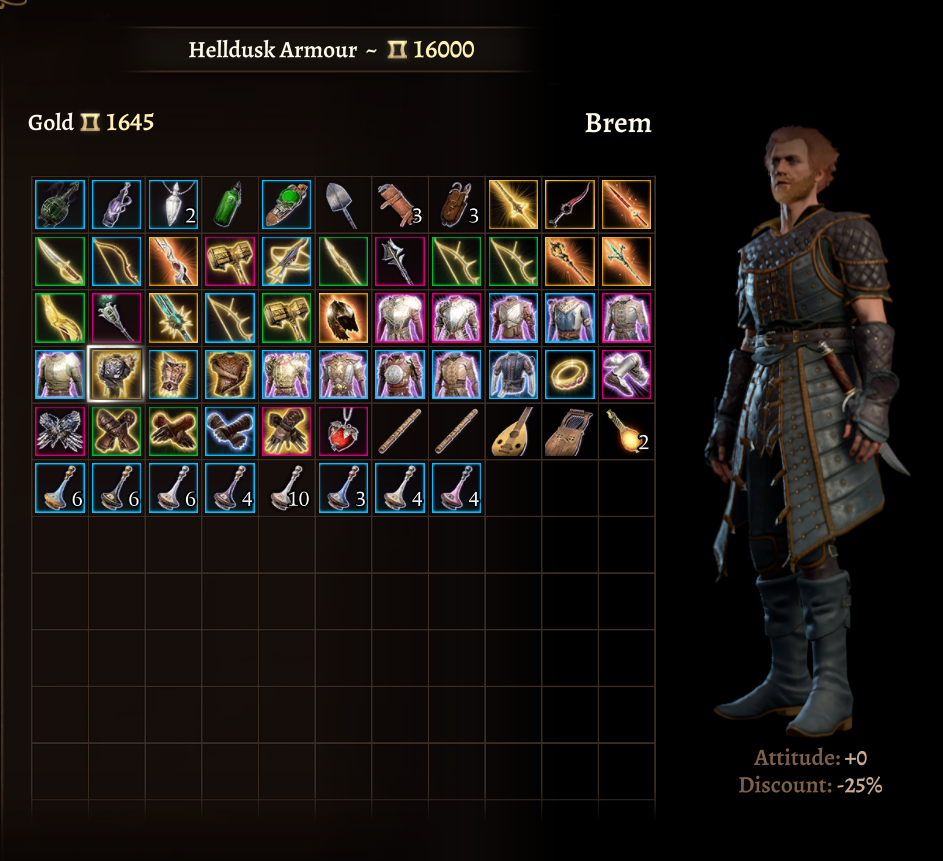The width and height of the screenshot is (943, 861).
Task: Choose the purple potion pouch item
Action: click(116, 205)
